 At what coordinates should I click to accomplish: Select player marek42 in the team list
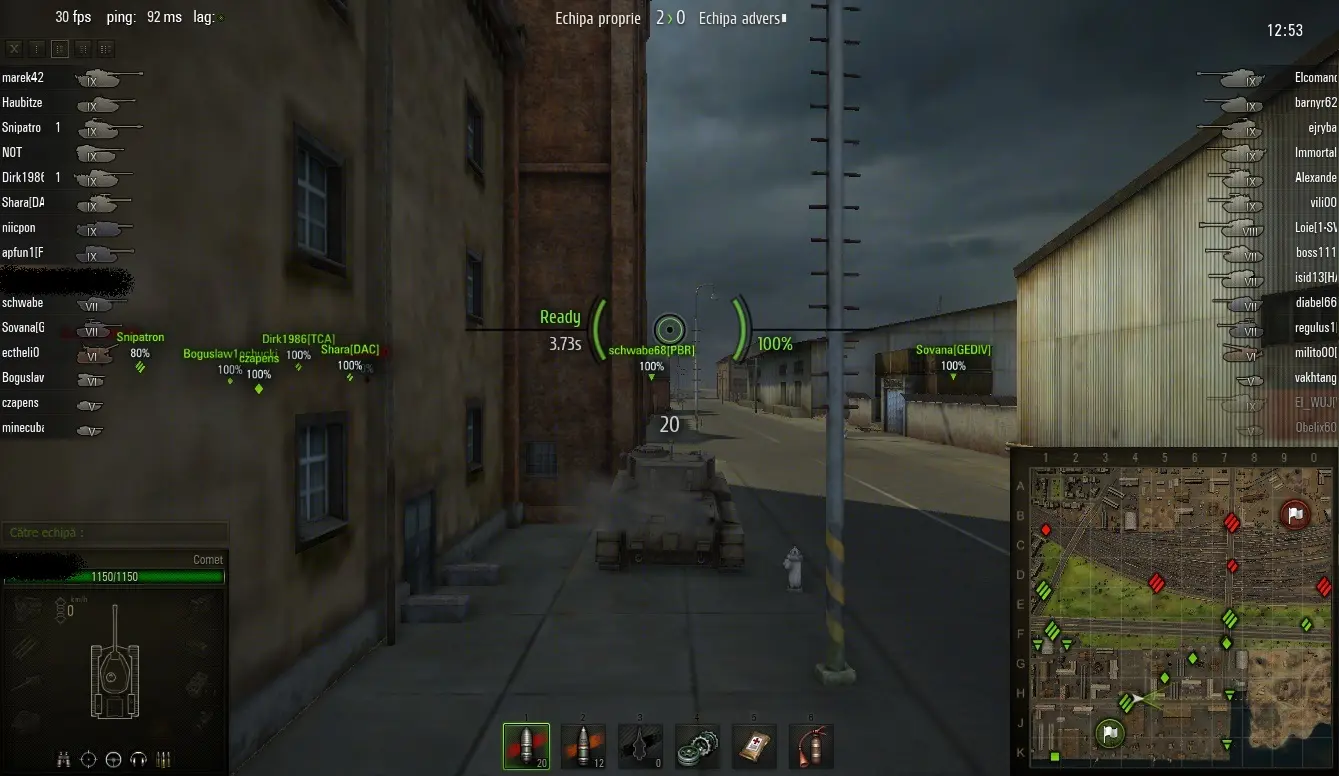pos(24,77)
